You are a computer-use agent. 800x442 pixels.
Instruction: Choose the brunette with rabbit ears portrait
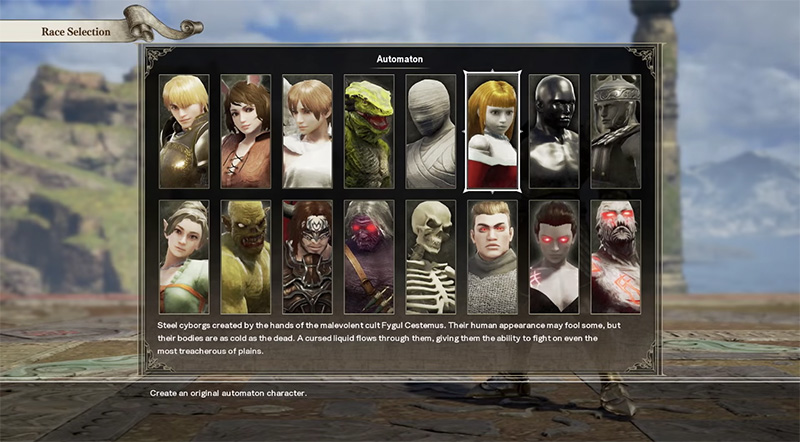coord(246,131)
